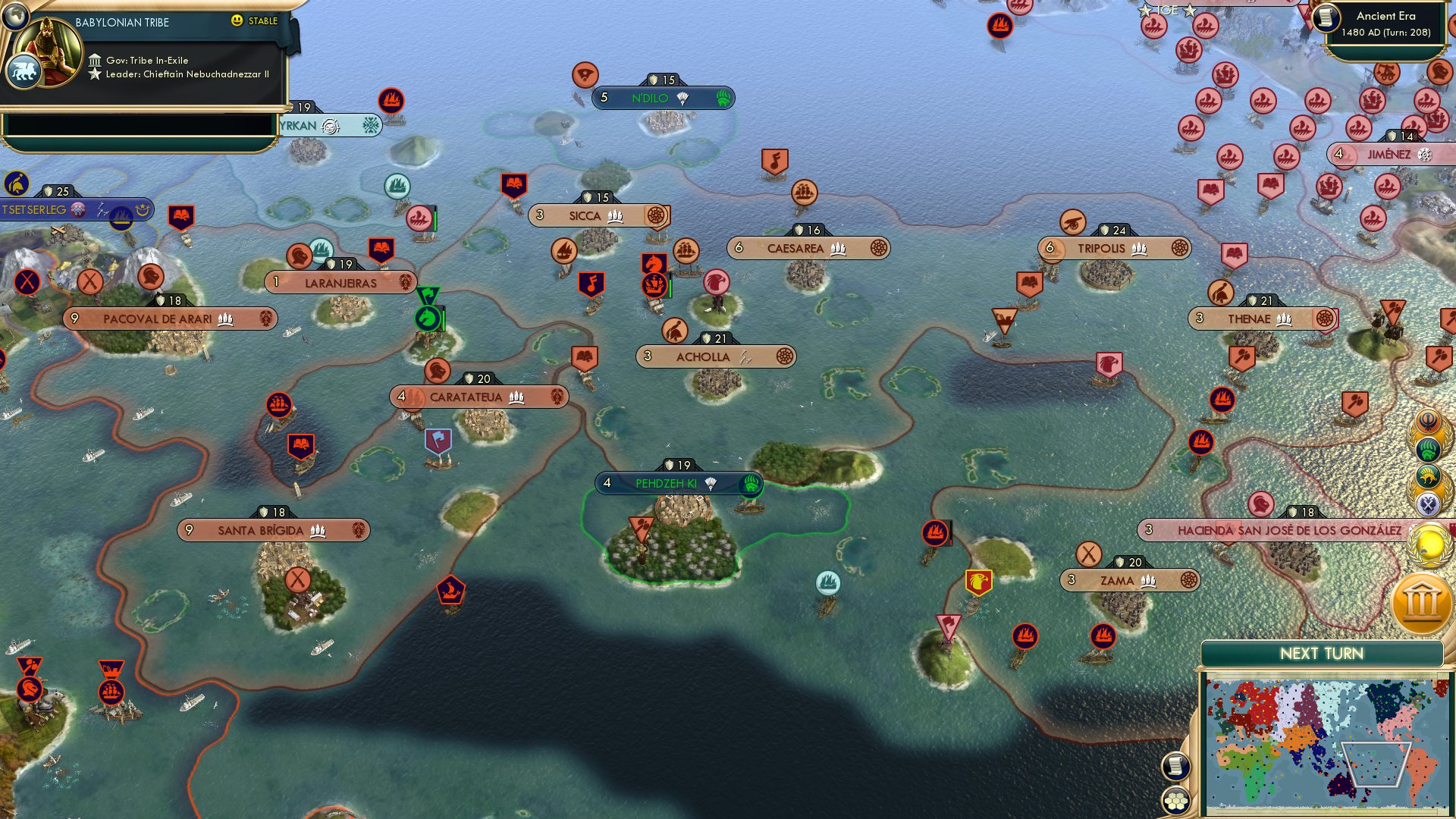The width and height of the screenshot is (1456, 819).
Task: Click the stability smiley on the Babylonian panel
Action: (239, 22)
